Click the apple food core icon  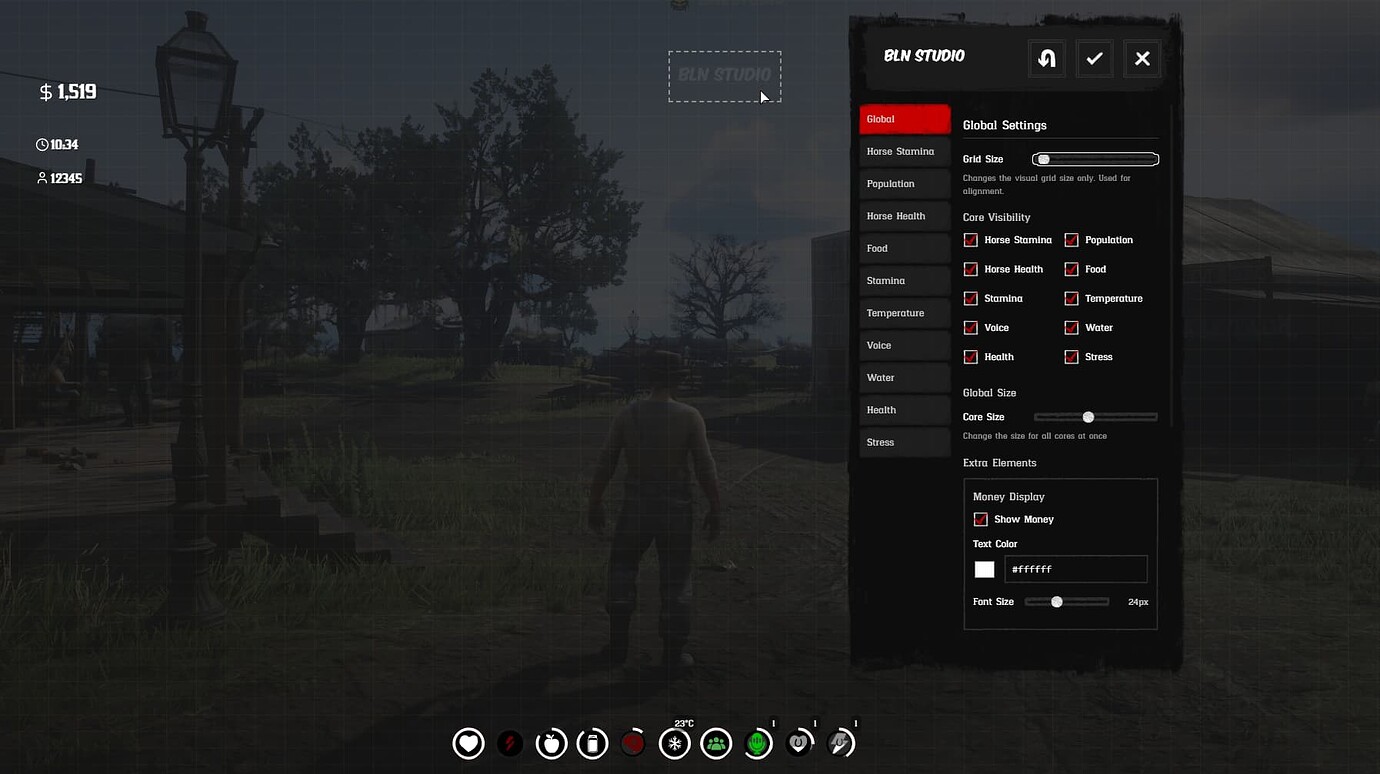[x=551, y=742]
